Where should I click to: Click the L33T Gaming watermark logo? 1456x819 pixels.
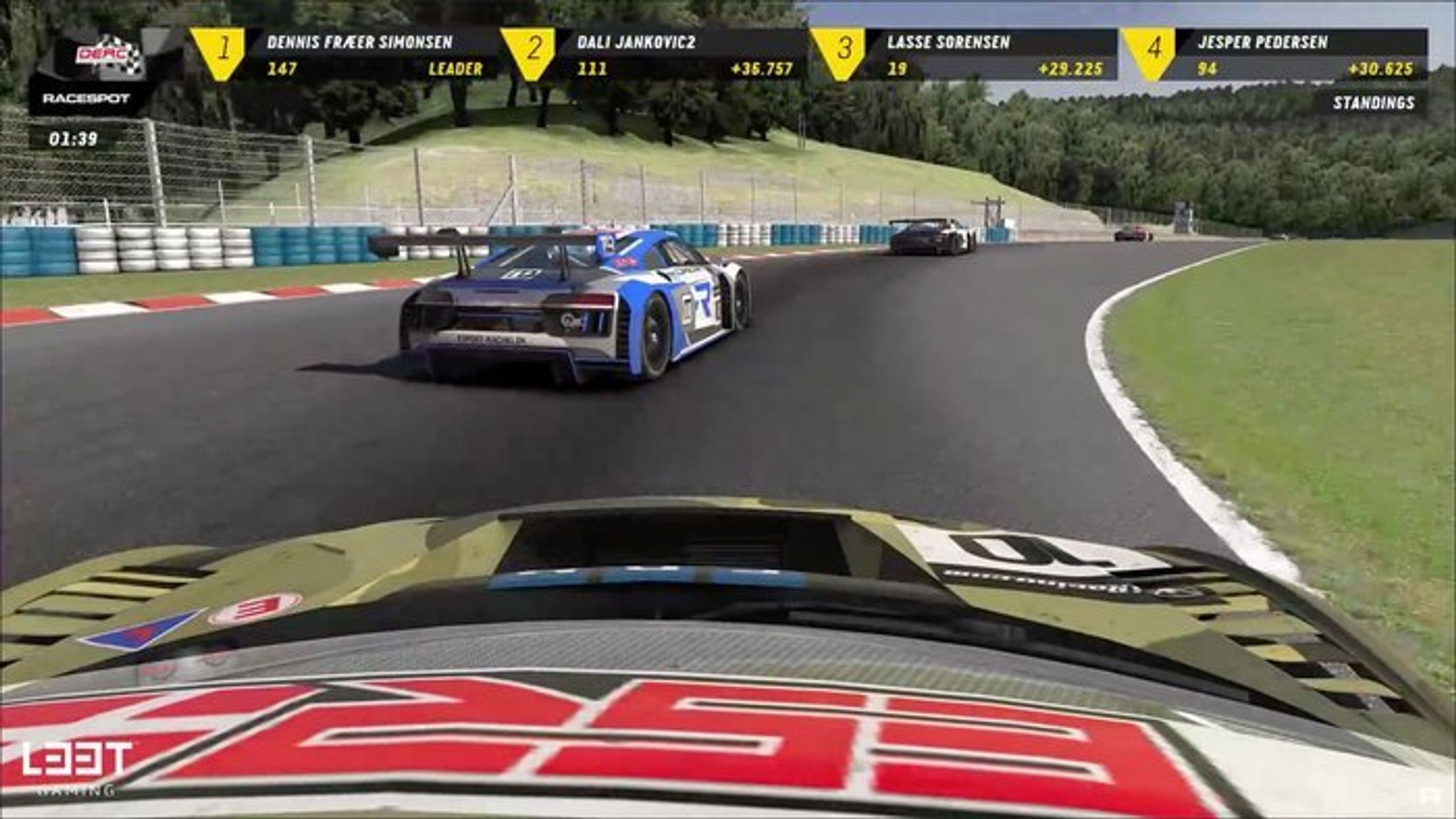pyautogui.click(x=76, y=767)
